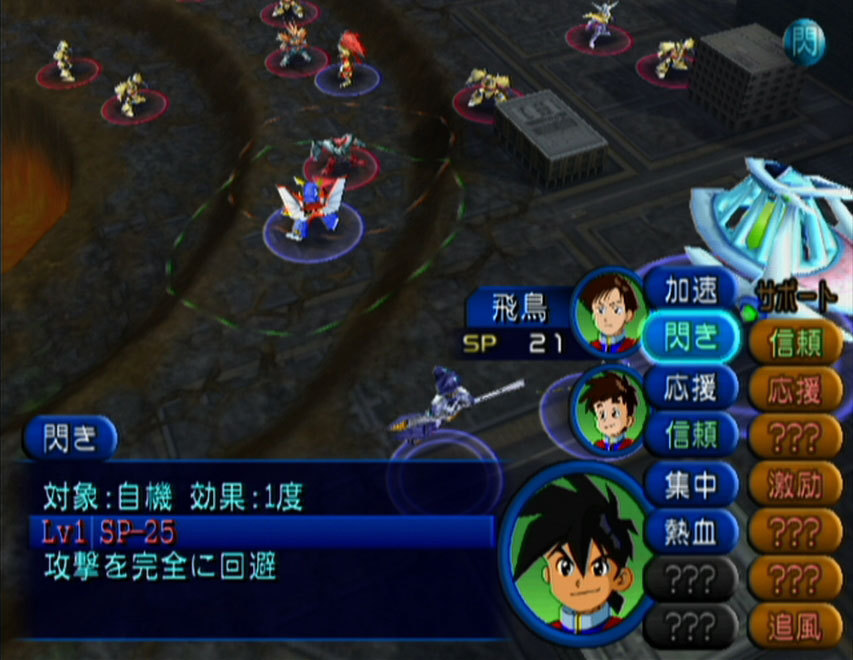Select the blue 信頼 spirit command
Screen dimensions: 853x660
692,435
